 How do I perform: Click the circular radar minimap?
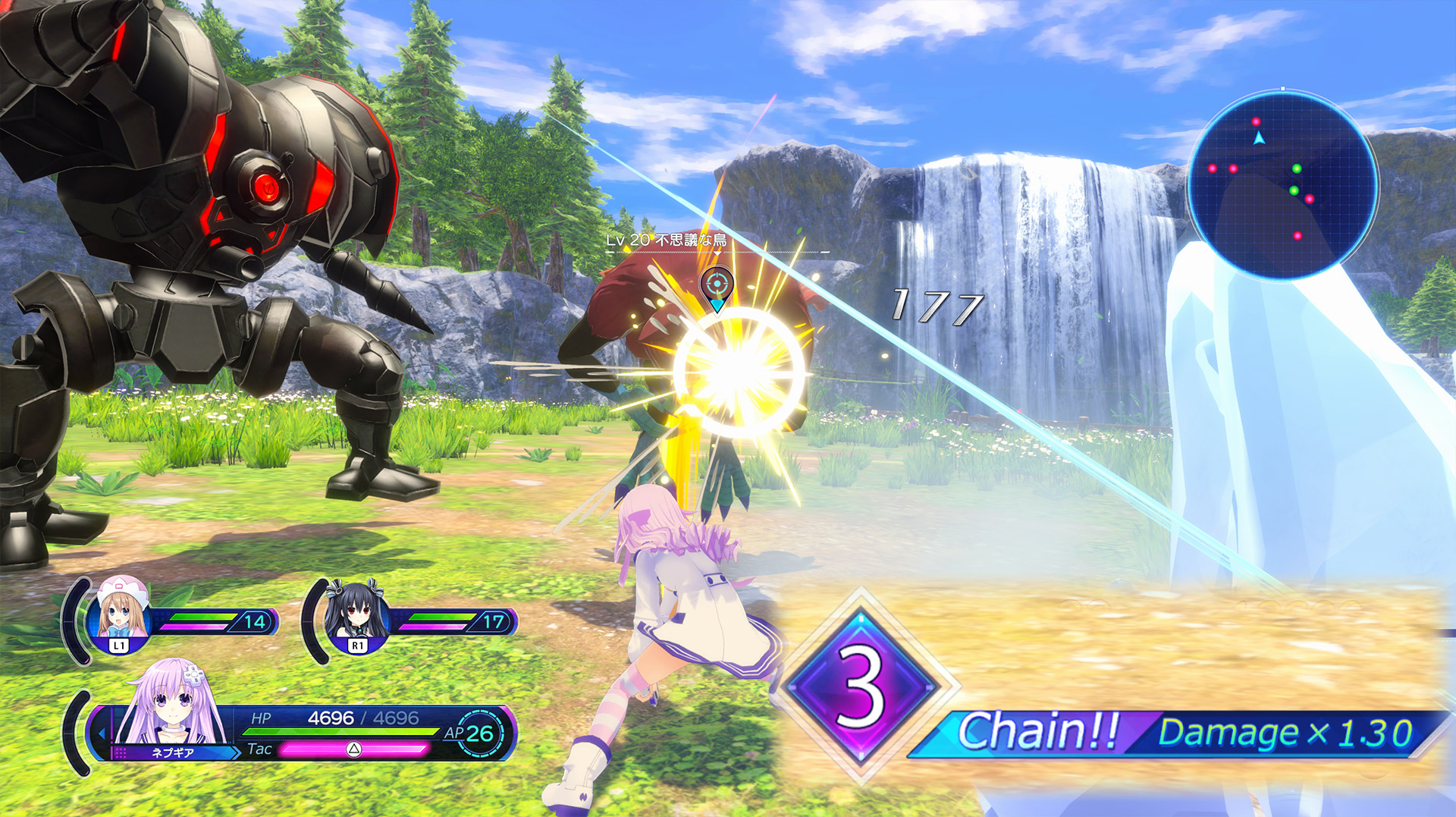coord(1282,185)
